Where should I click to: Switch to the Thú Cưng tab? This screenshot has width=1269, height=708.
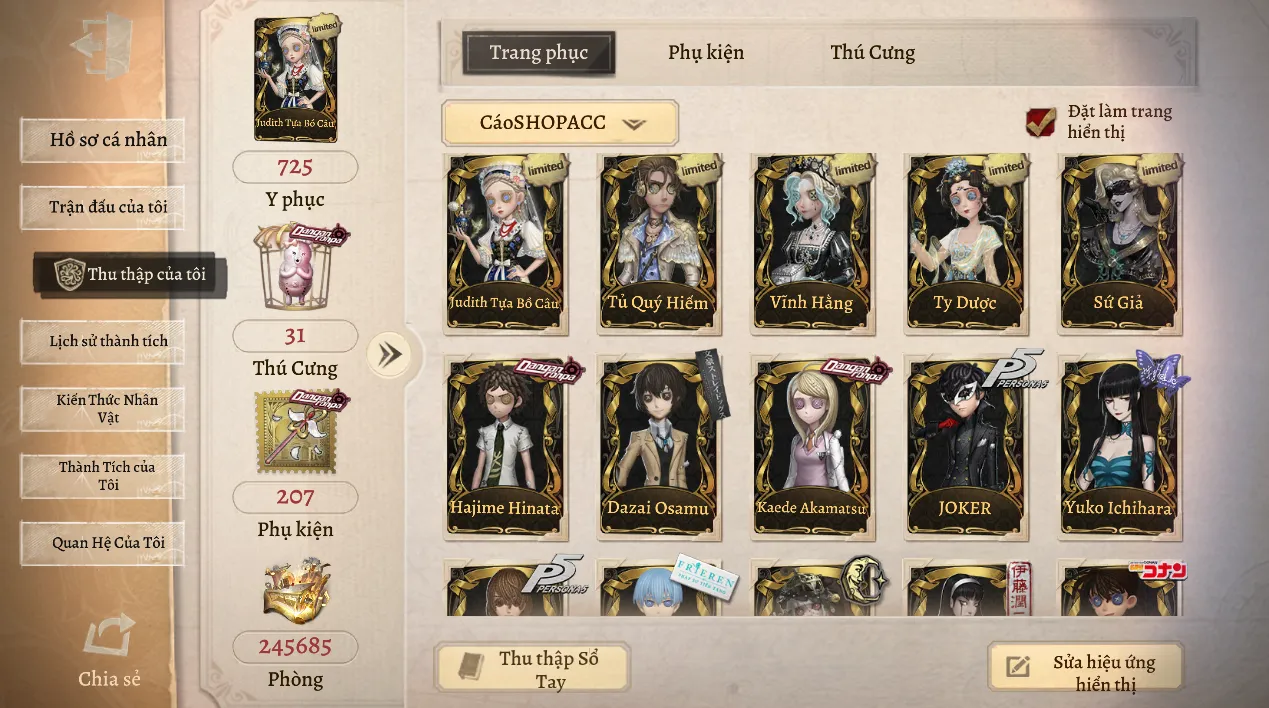click(872, 53)
